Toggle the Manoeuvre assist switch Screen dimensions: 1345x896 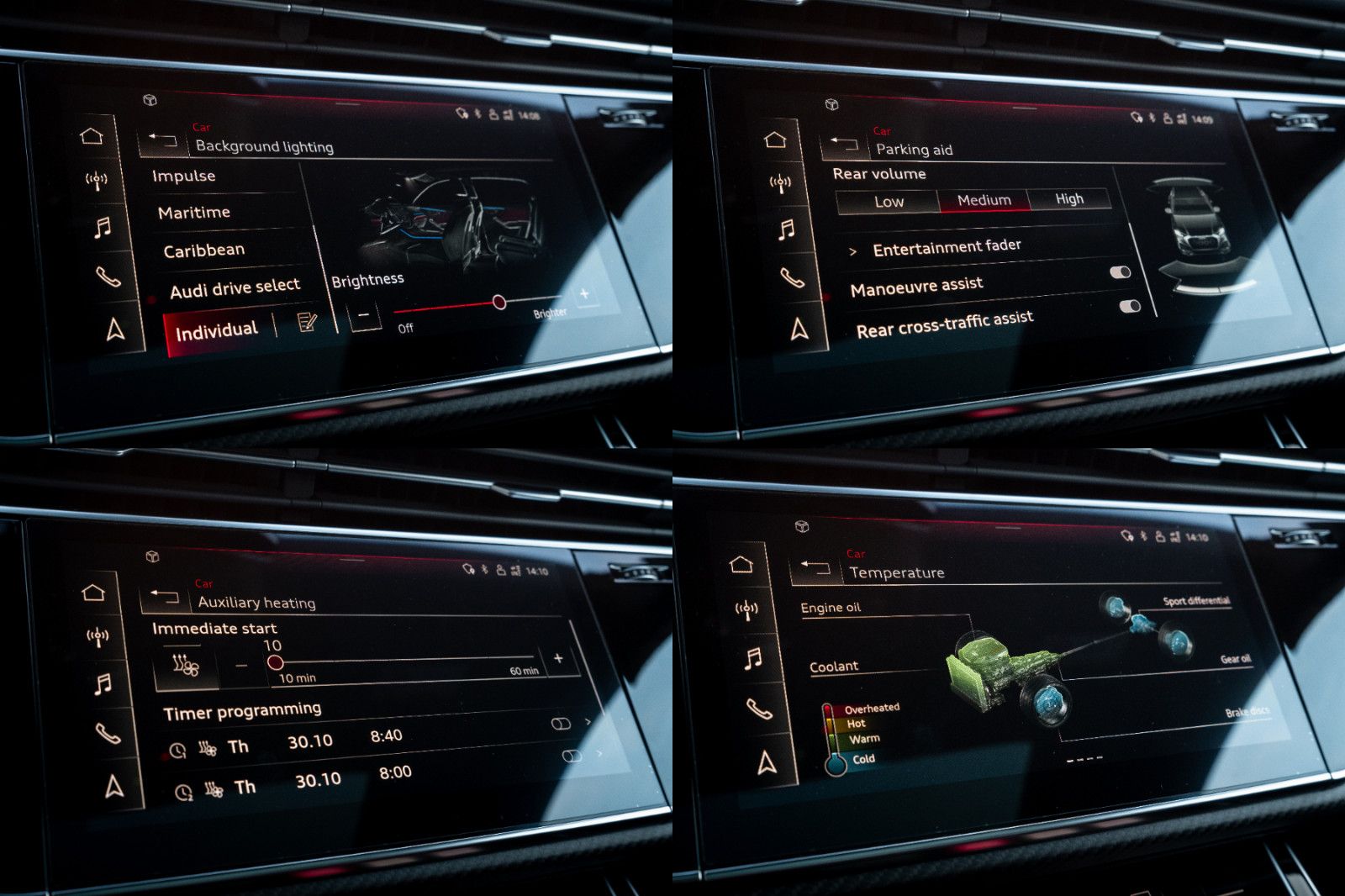1120,272
